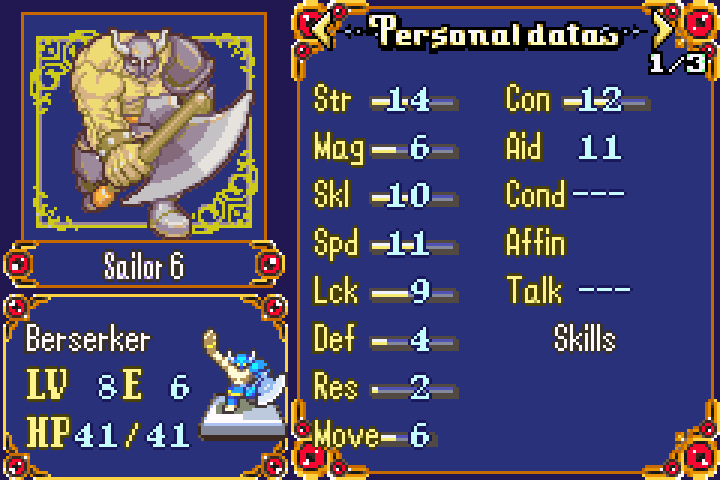Viewport: 720px width, 480px height.
Task: Choose the Talk entry
Action: click(x=568, y=291)
